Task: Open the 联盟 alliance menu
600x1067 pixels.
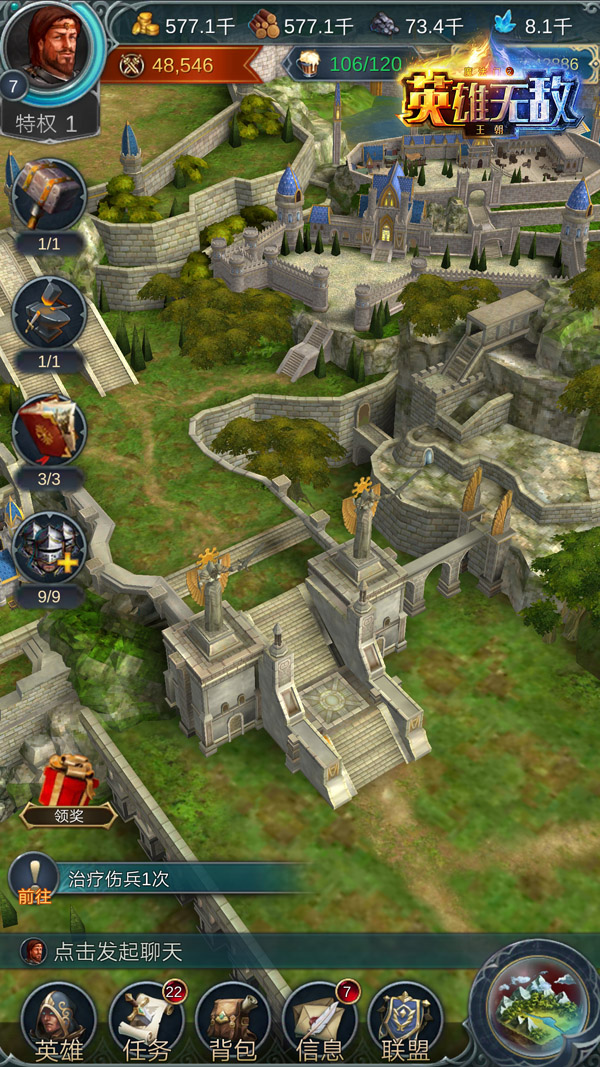Action: click(405, 1020)
